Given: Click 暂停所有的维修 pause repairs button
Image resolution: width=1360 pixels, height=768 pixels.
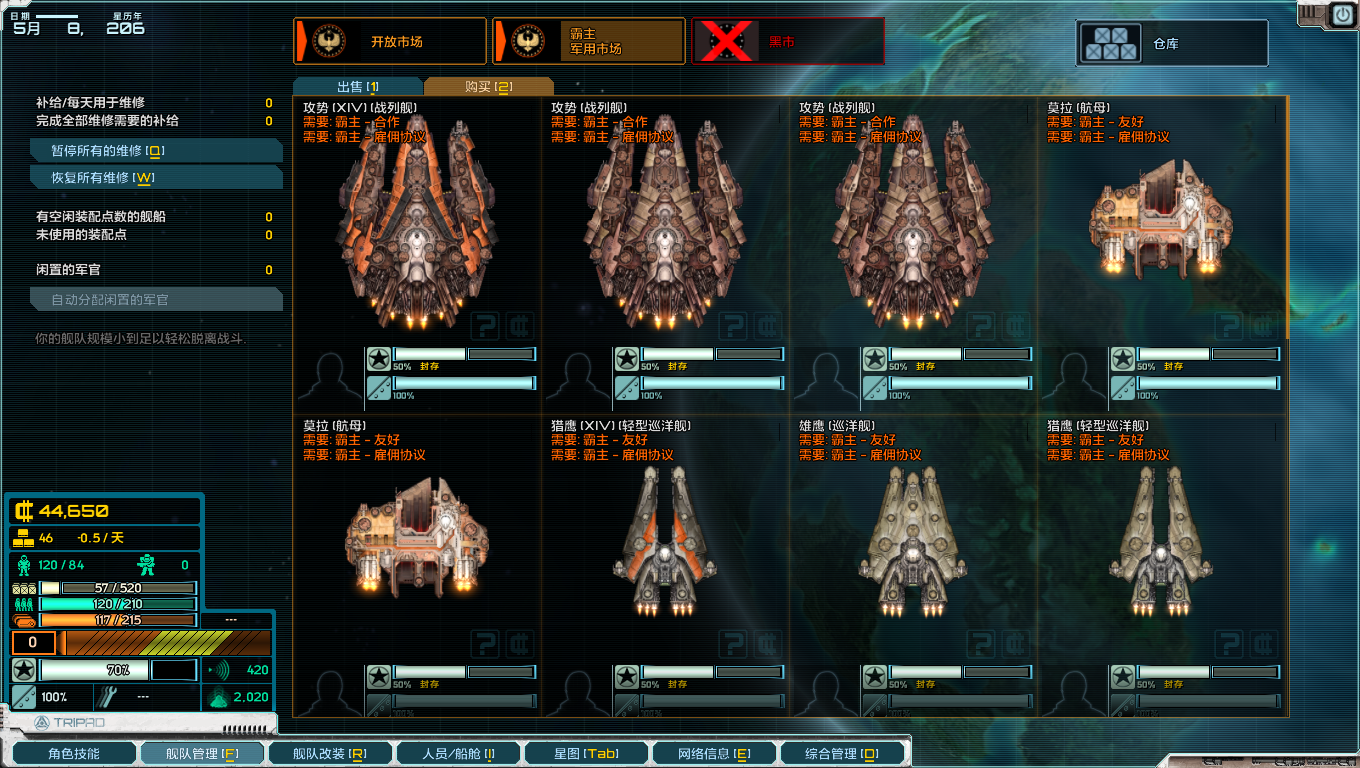Looking at the screenshot, I should pyautogui.click(x=157, y=151).
